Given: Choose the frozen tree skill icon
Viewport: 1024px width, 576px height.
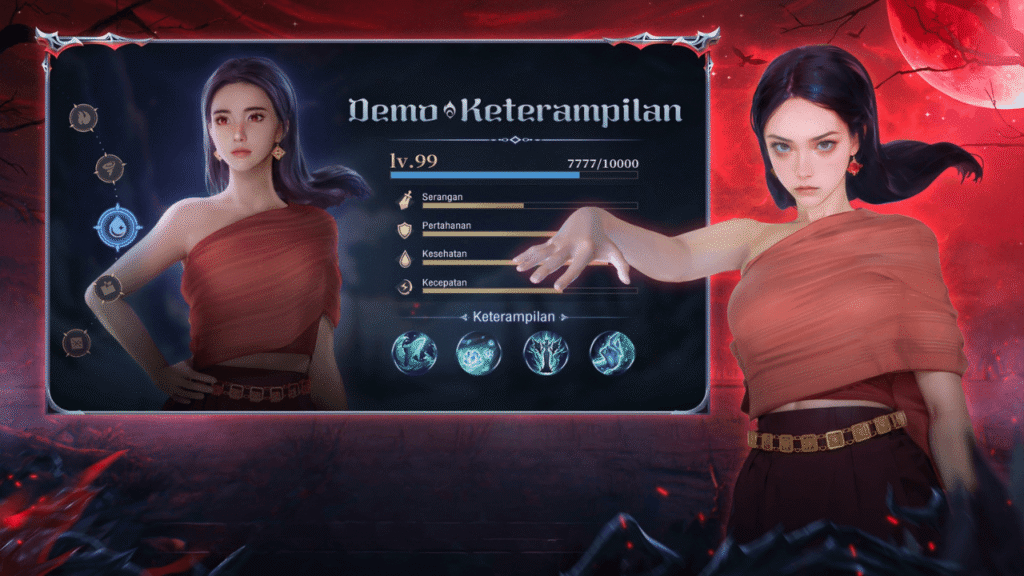Looking at the screenshot, I should [545, 353].
